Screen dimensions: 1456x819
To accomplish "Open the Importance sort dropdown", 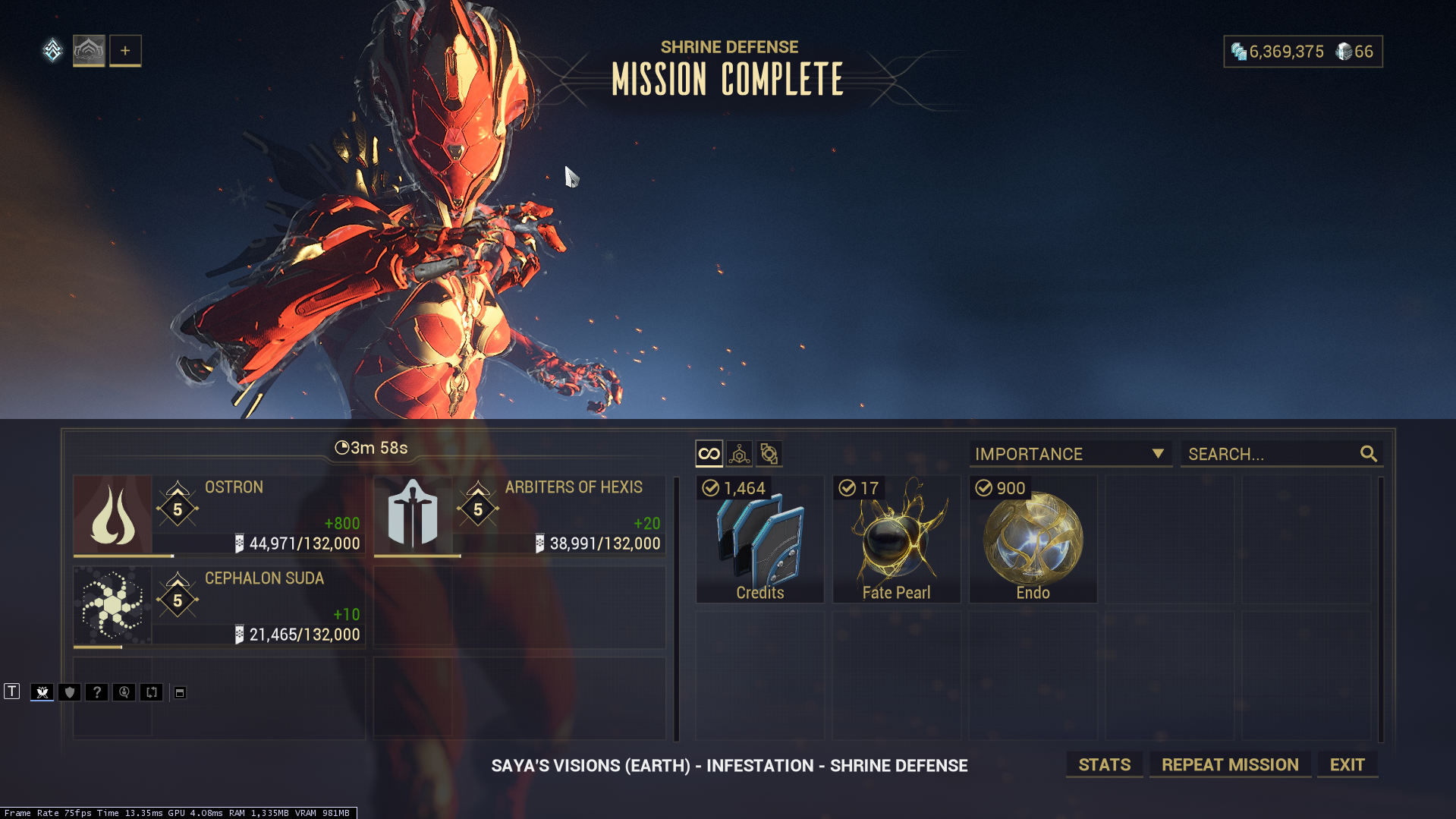I will tap(1070, 454).
